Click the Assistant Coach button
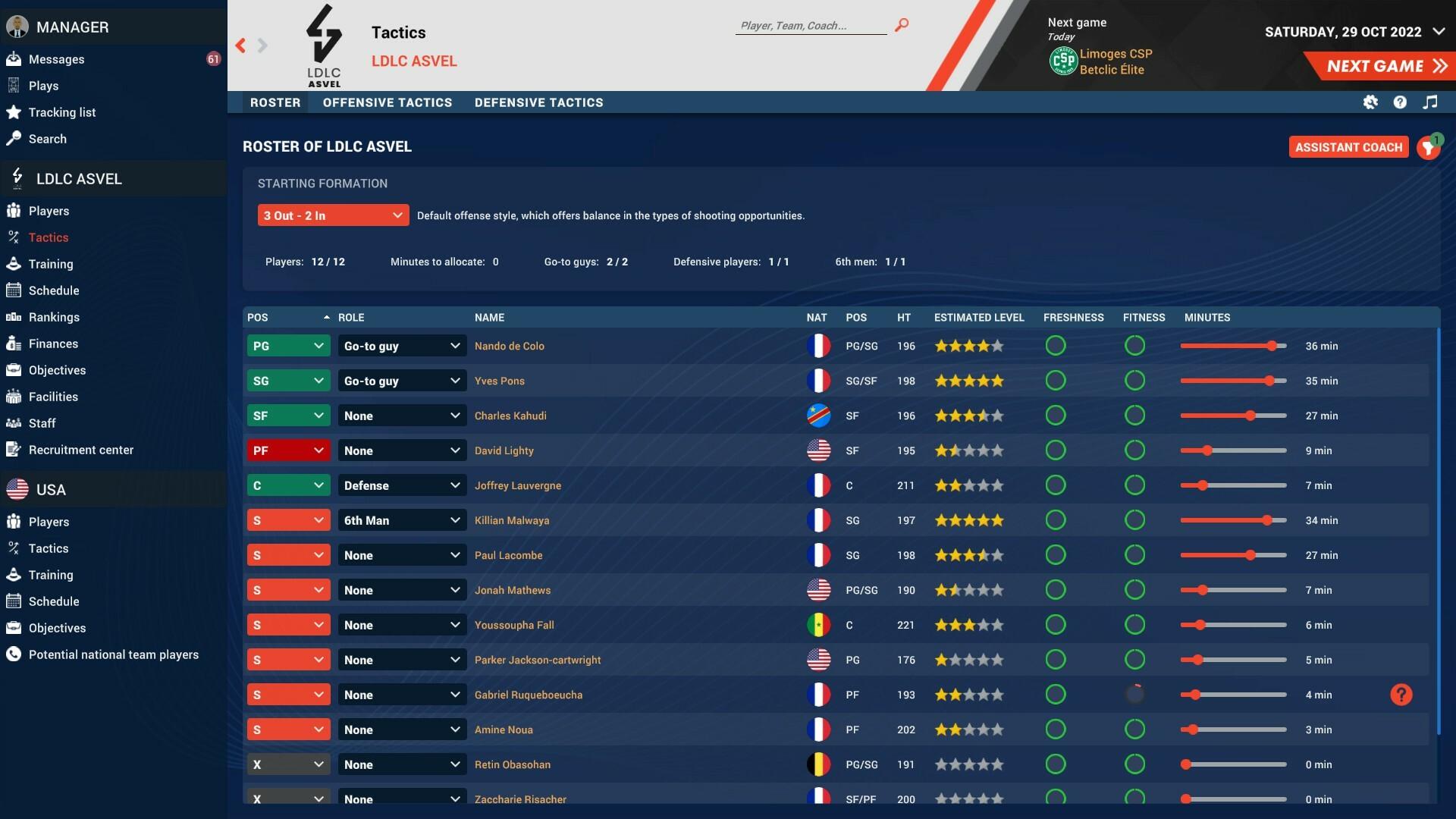Image resolution: width=1456 pixels, height=819 pixels. [1348, 146]
